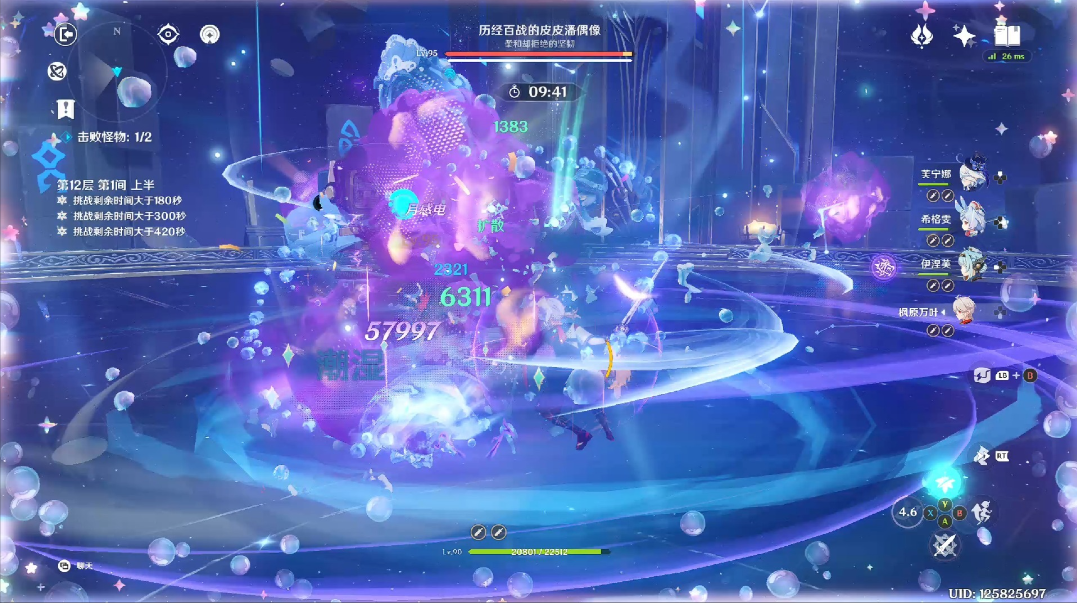Switch to party member 伊涅芙
The width and height of the screenshot is (1077, 603).
[973, 265]
